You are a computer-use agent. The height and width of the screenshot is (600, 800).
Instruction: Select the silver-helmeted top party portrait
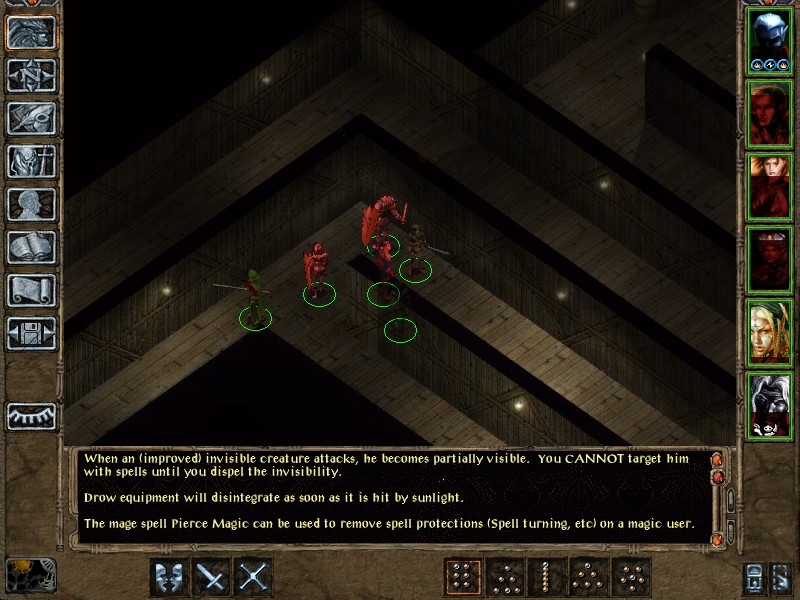(x=770, y=42)
